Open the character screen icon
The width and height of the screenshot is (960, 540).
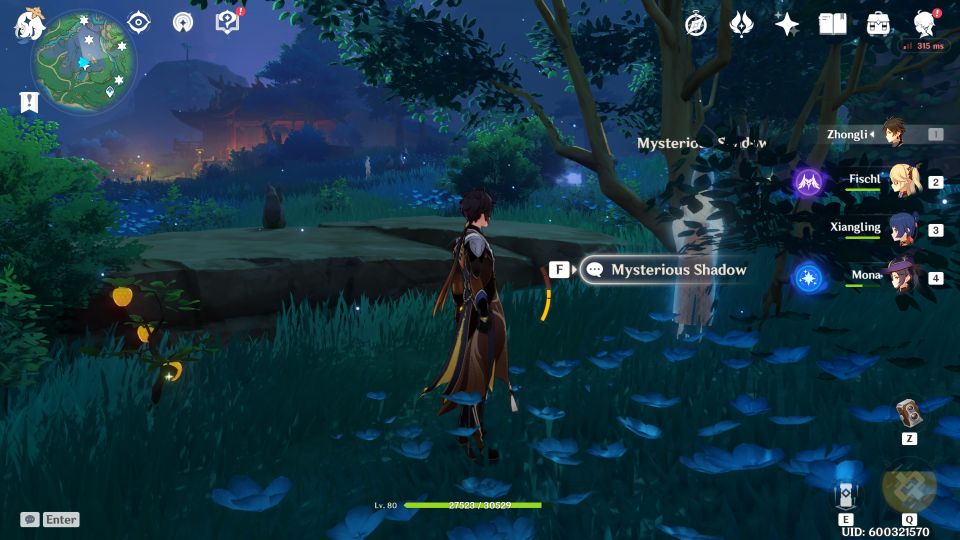point(925,24)
